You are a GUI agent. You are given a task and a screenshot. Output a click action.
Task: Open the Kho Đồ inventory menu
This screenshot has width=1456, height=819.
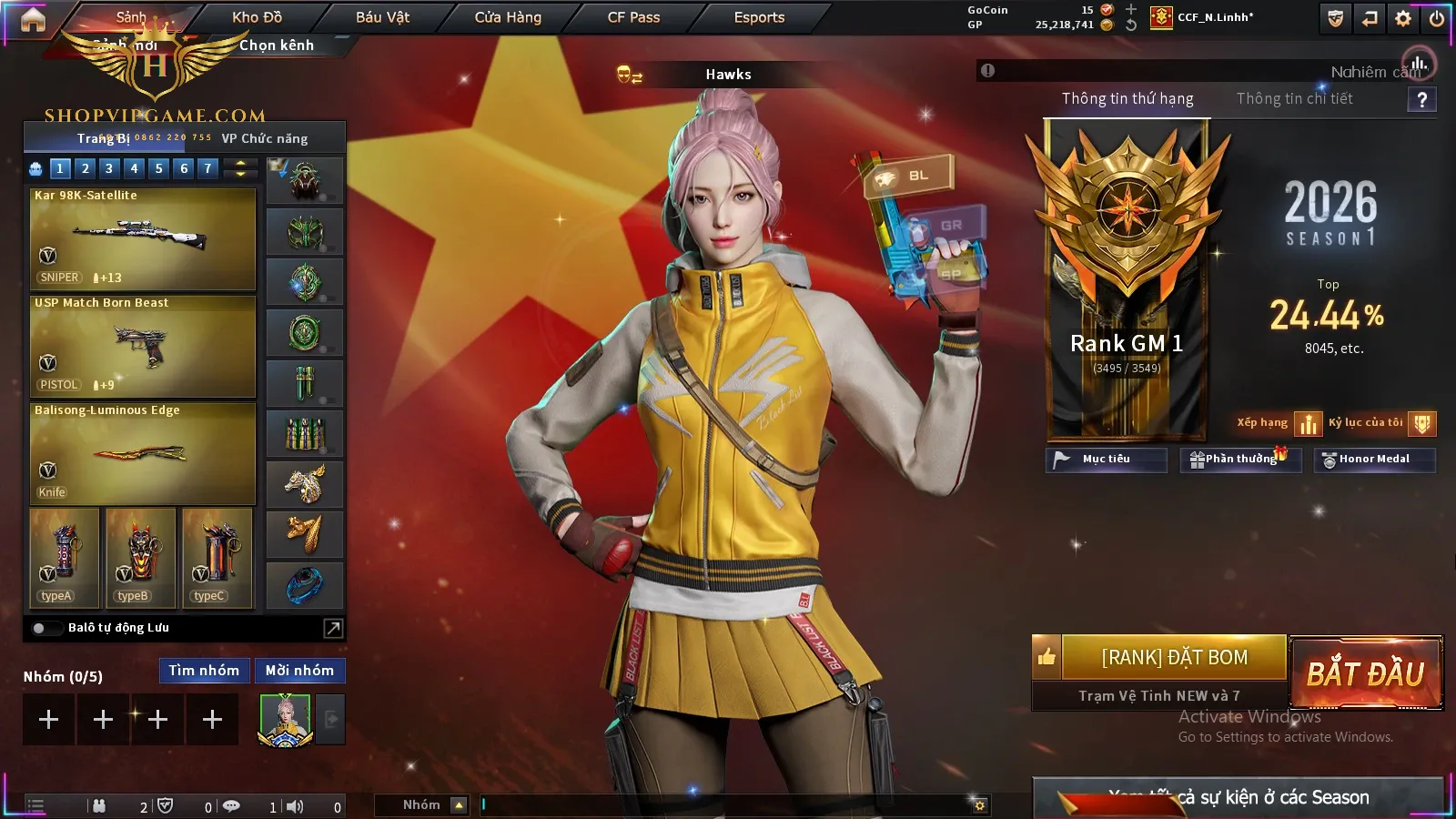tap(257, 17)
